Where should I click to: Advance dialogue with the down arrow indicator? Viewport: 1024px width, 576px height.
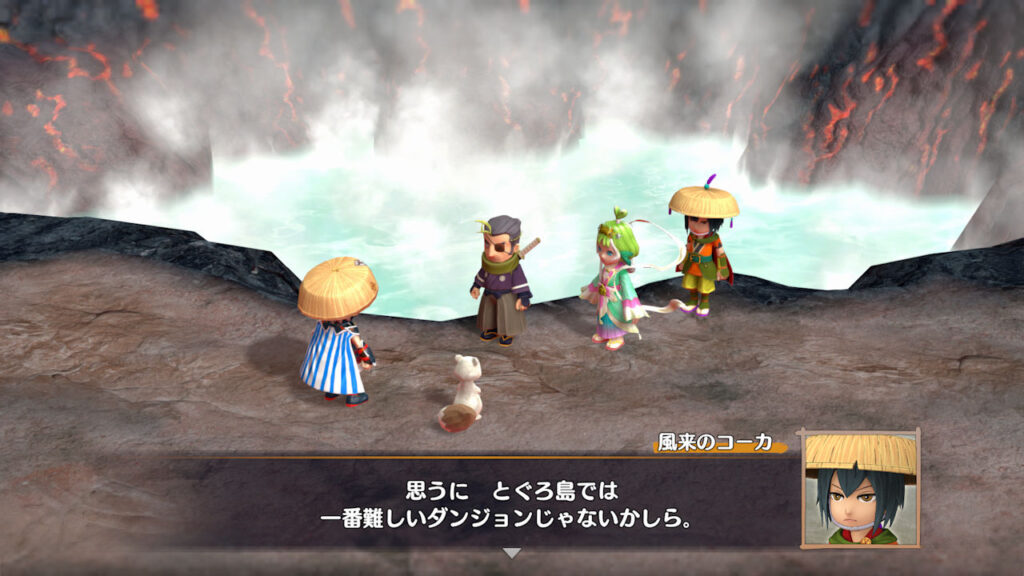click(511, 553)
